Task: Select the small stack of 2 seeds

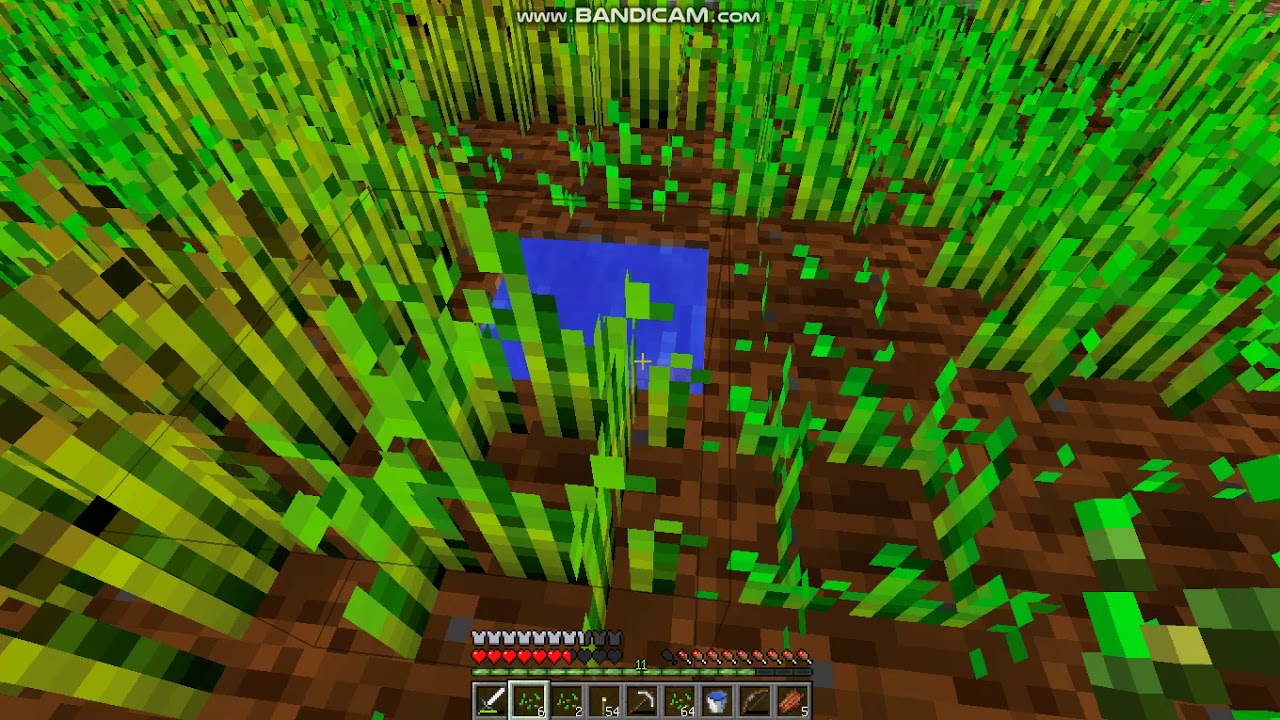Action: point(568,698)
